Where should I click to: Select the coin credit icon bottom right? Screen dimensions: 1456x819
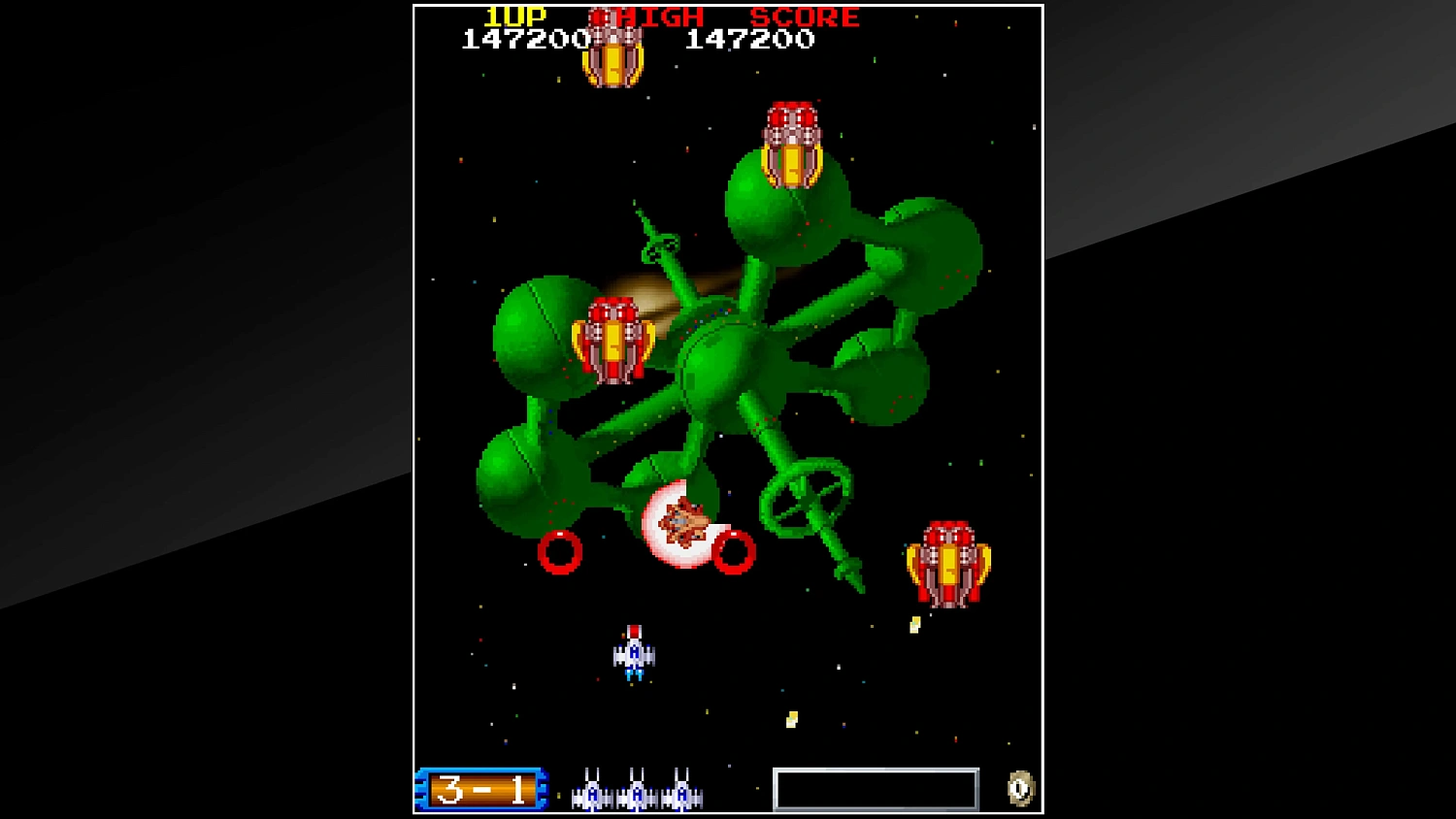point(1021,788)
